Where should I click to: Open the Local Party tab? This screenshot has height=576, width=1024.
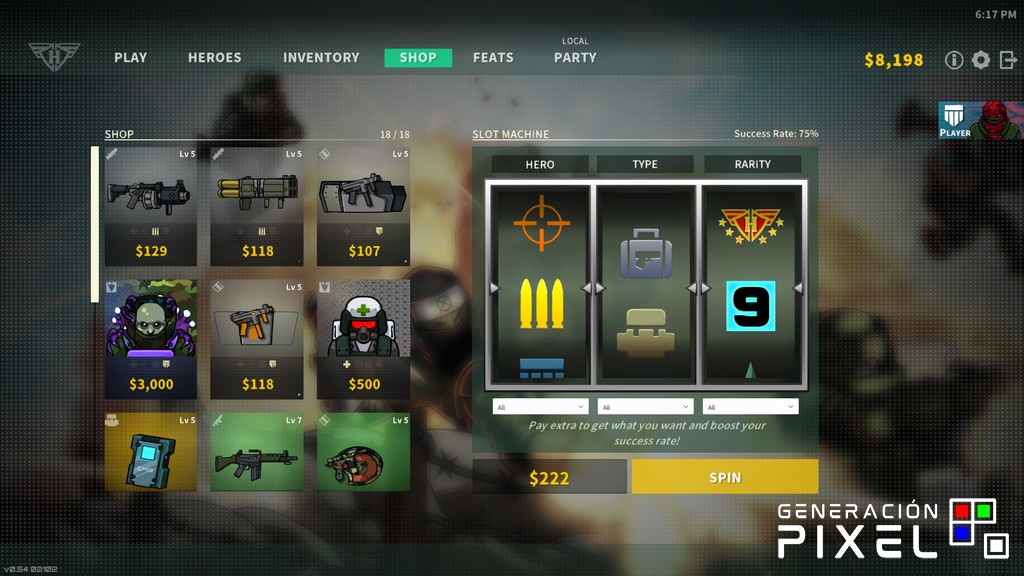tap(575, 57)
